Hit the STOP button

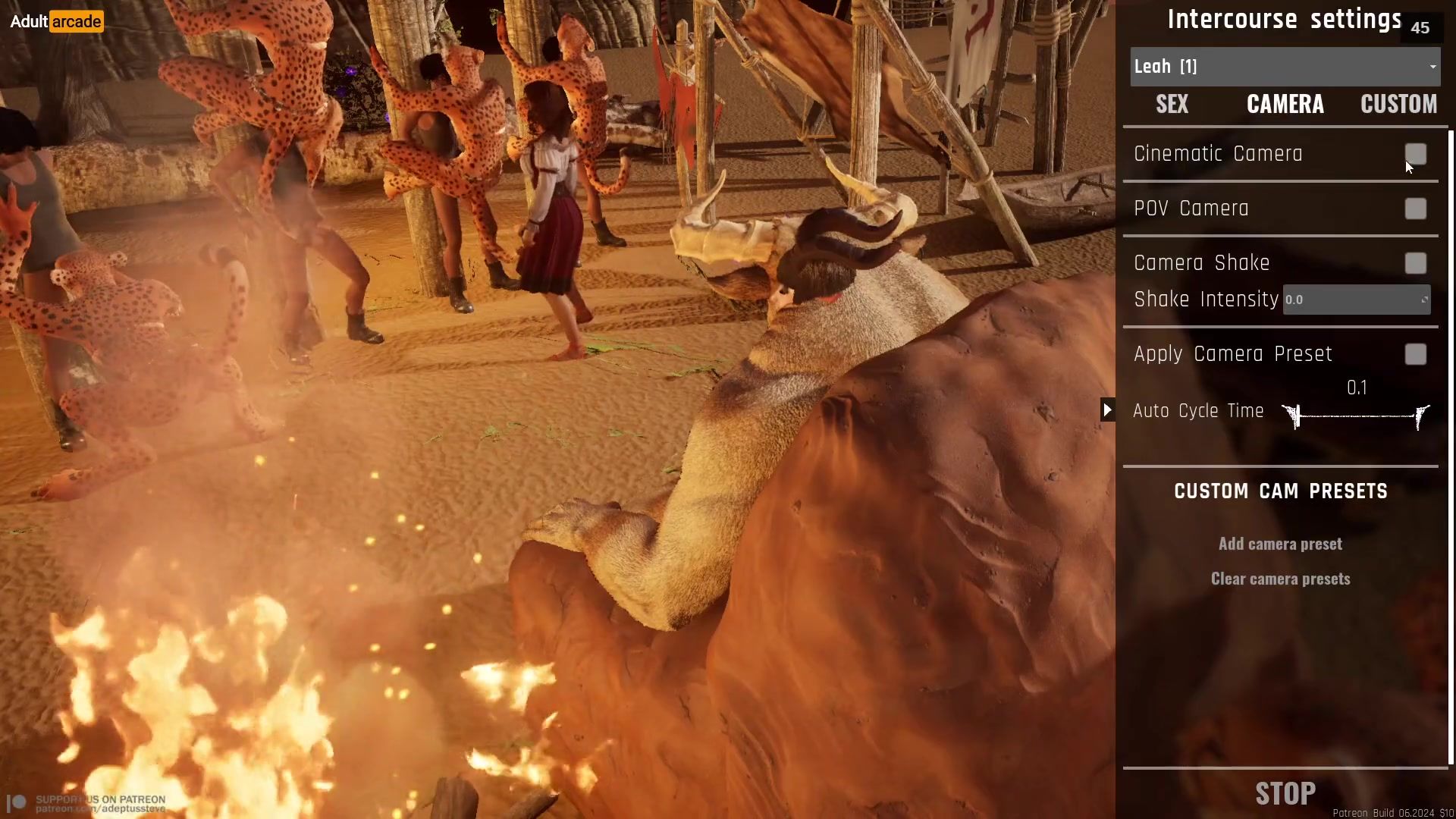pyautogui.click(x=1285, y=793)
